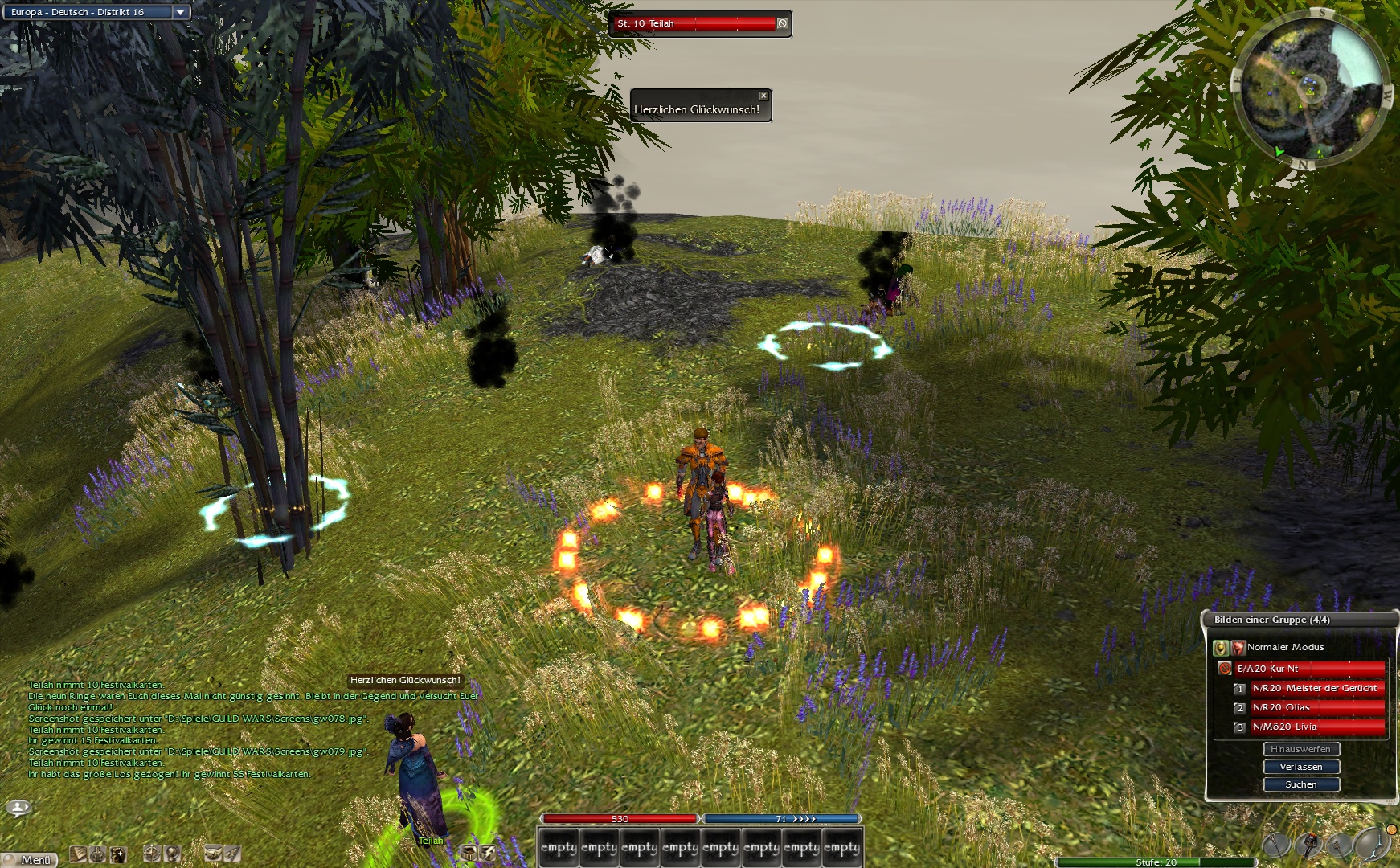Close the Herzlichen Glückwunsch popup
This screenshot has height=868, width=1400.
coord(763,96)
